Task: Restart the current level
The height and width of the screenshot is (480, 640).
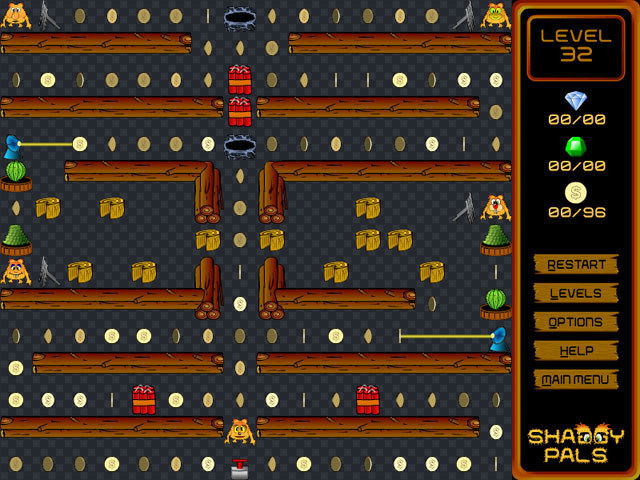Action: coord(576,265)
